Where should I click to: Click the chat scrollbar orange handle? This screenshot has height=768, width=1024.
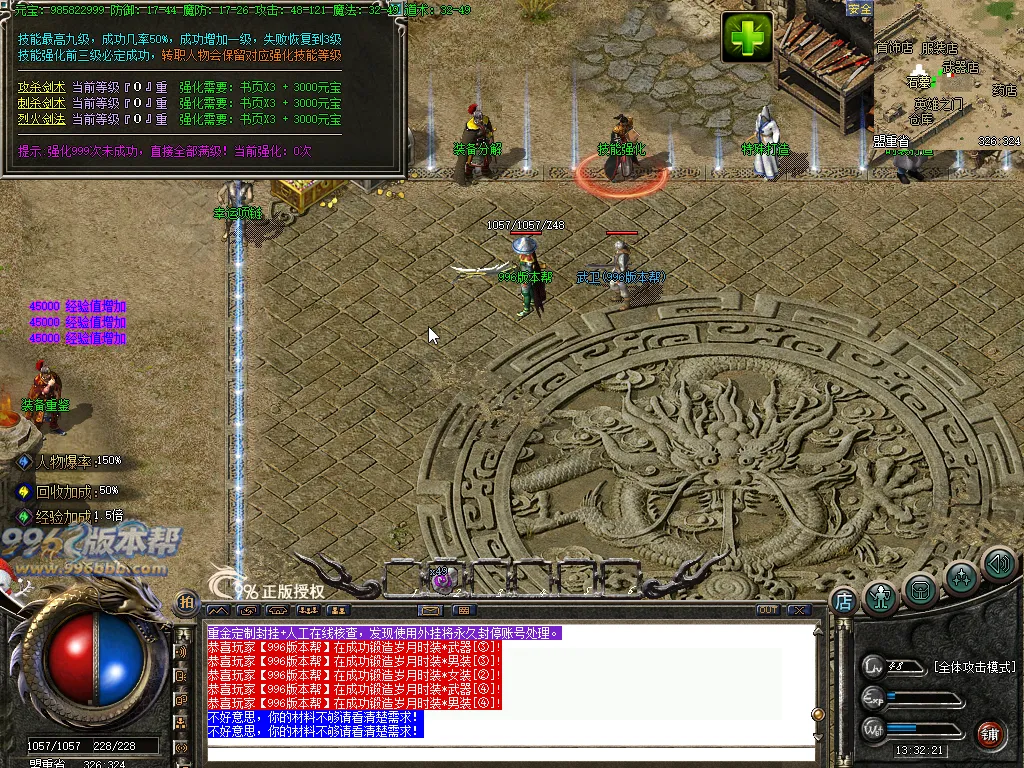coord(818,714)
